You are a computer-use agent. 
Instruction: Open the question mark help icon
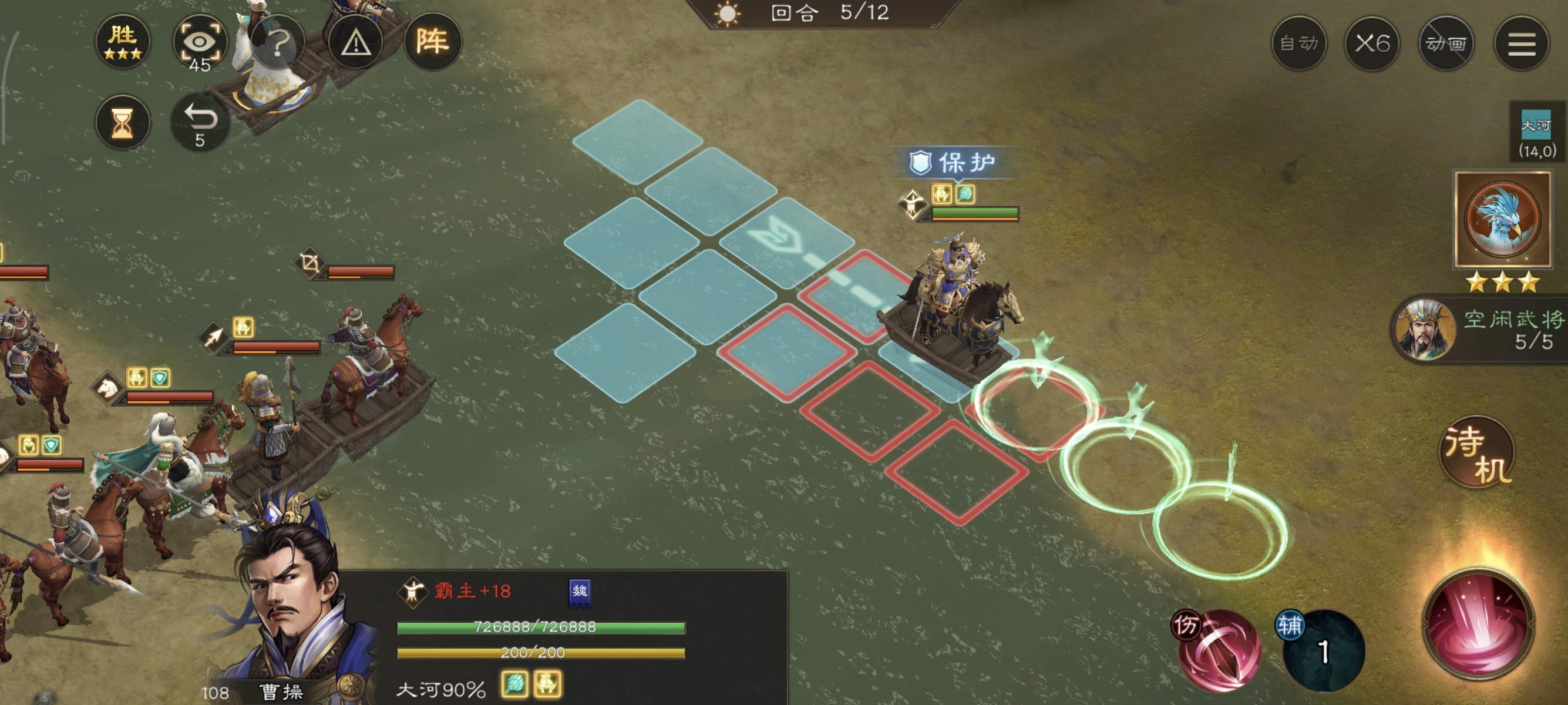click(x=280, y=41)
